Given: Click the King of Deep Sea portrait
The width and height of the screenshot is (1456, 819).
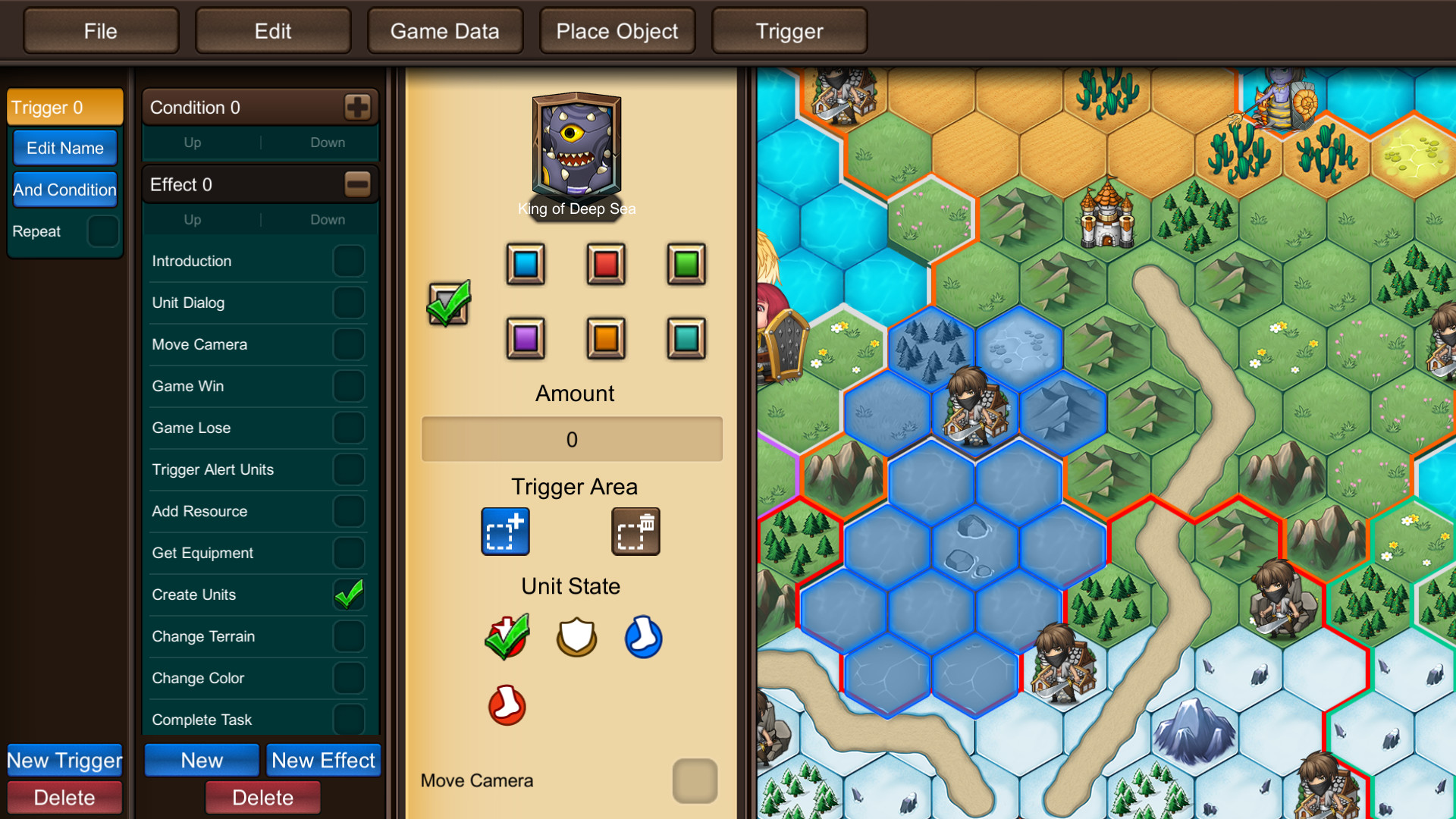Looking at the screenshot, I should [576, 148].
